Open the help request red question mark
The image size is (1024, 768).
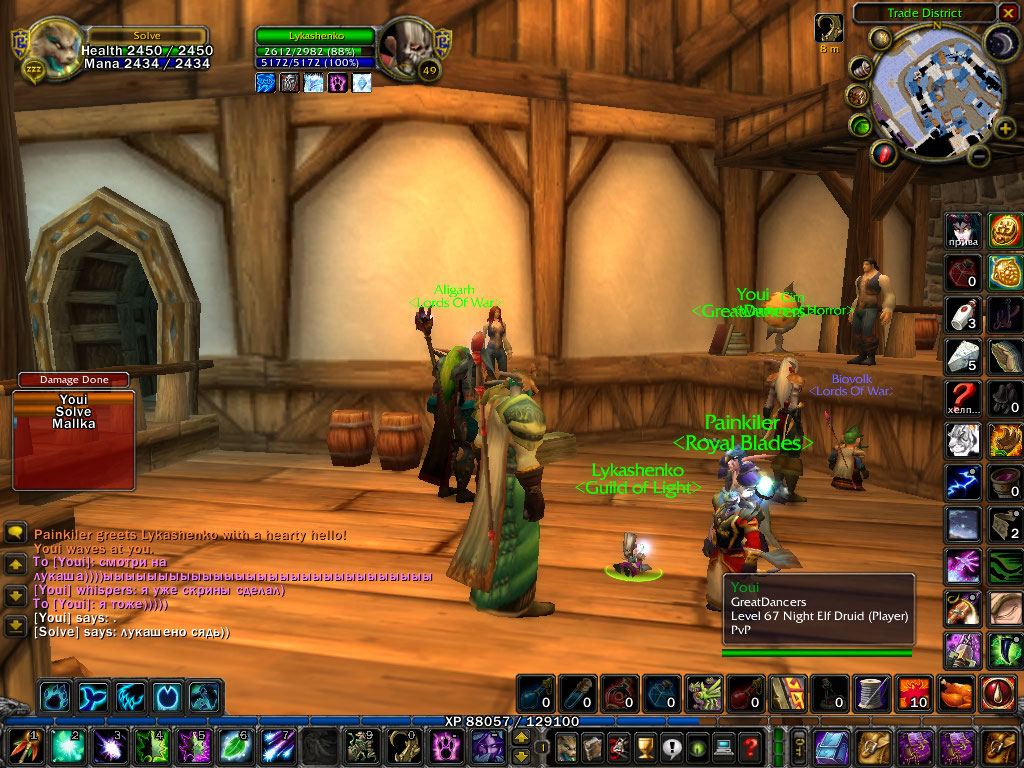[750, 746]
